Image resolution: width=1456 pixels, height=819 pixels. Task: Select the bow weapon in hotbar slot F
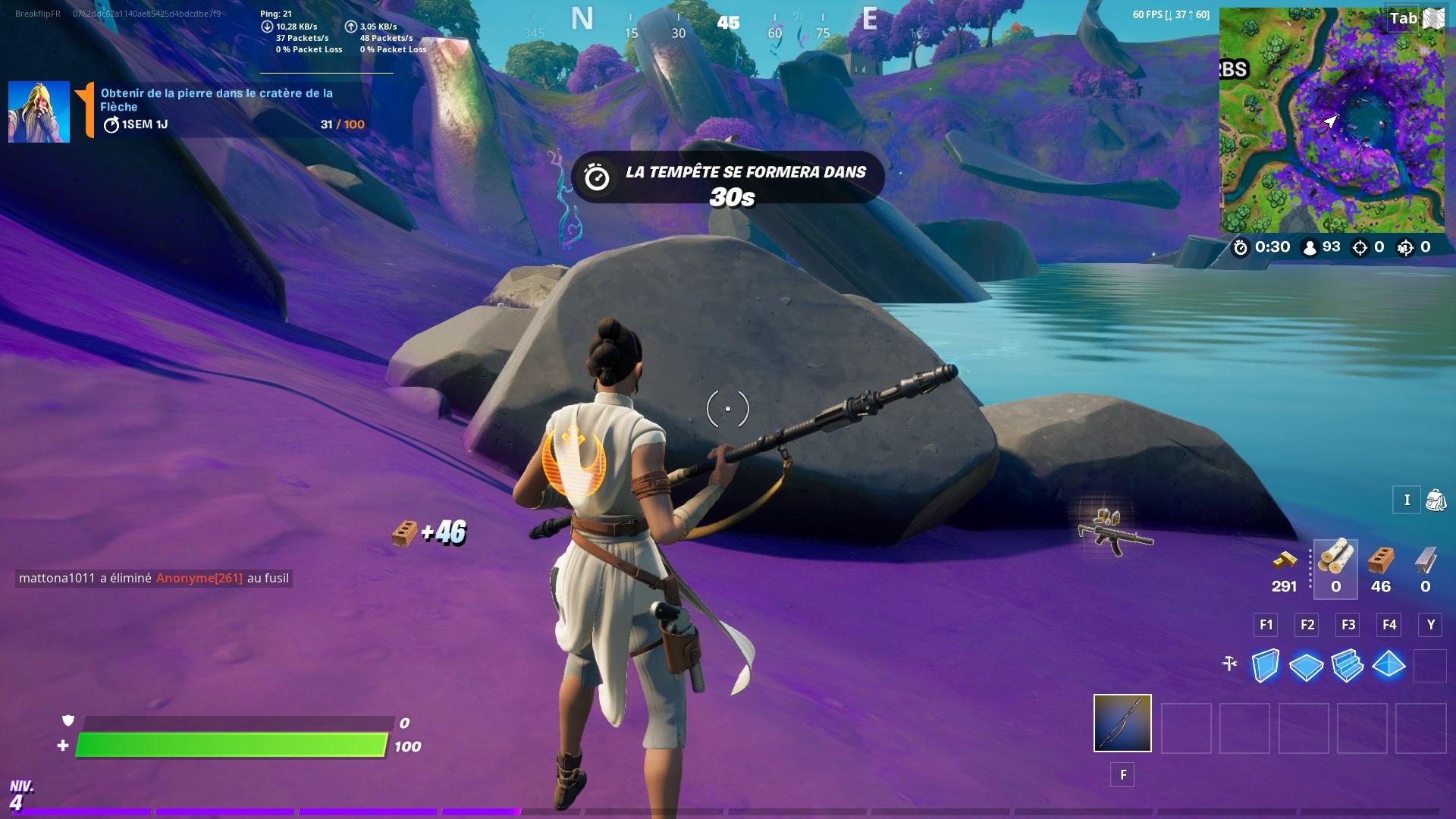click(1122, 725)
